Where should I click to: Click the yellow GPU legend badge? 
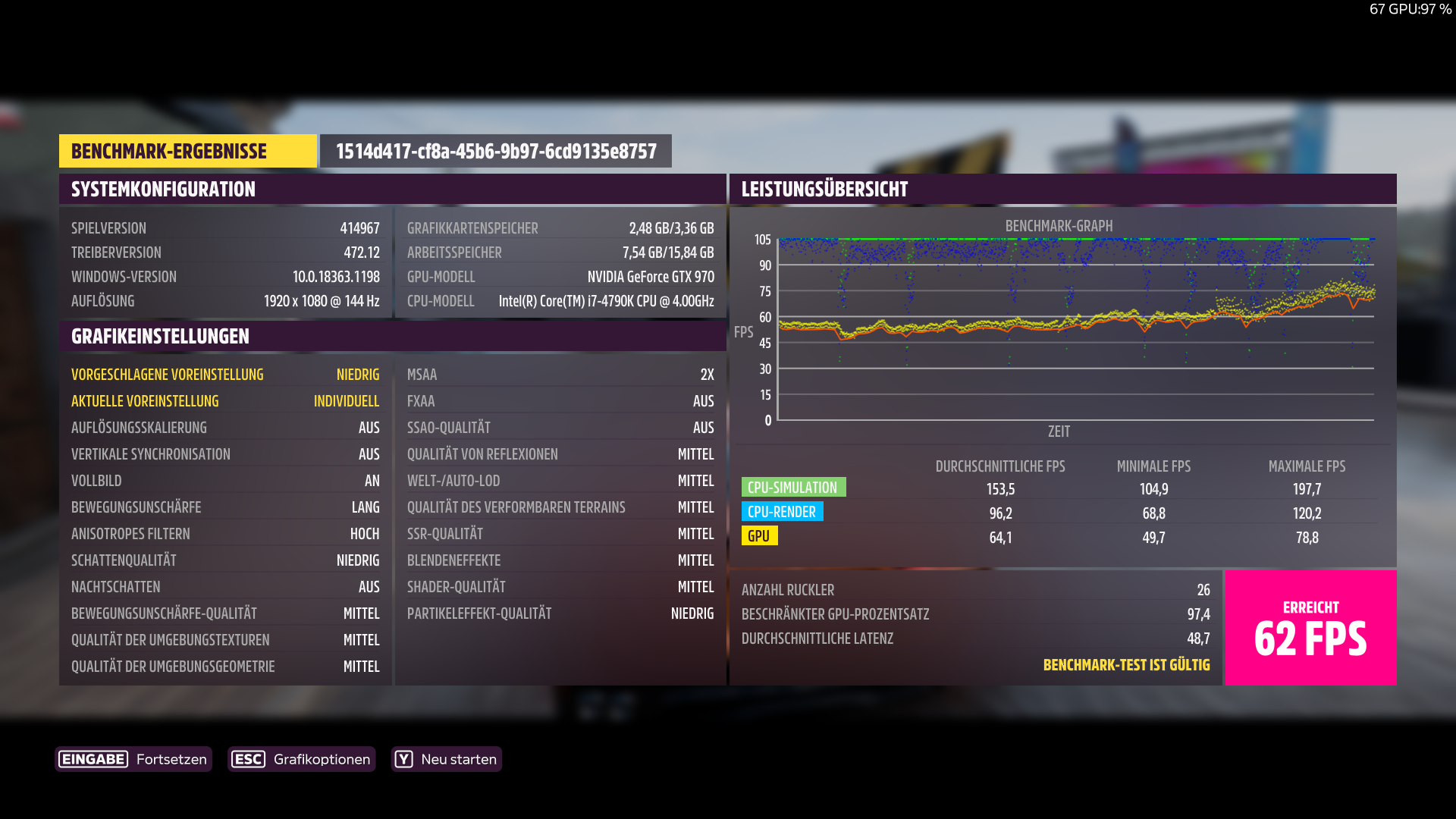[x=760, y=536]
